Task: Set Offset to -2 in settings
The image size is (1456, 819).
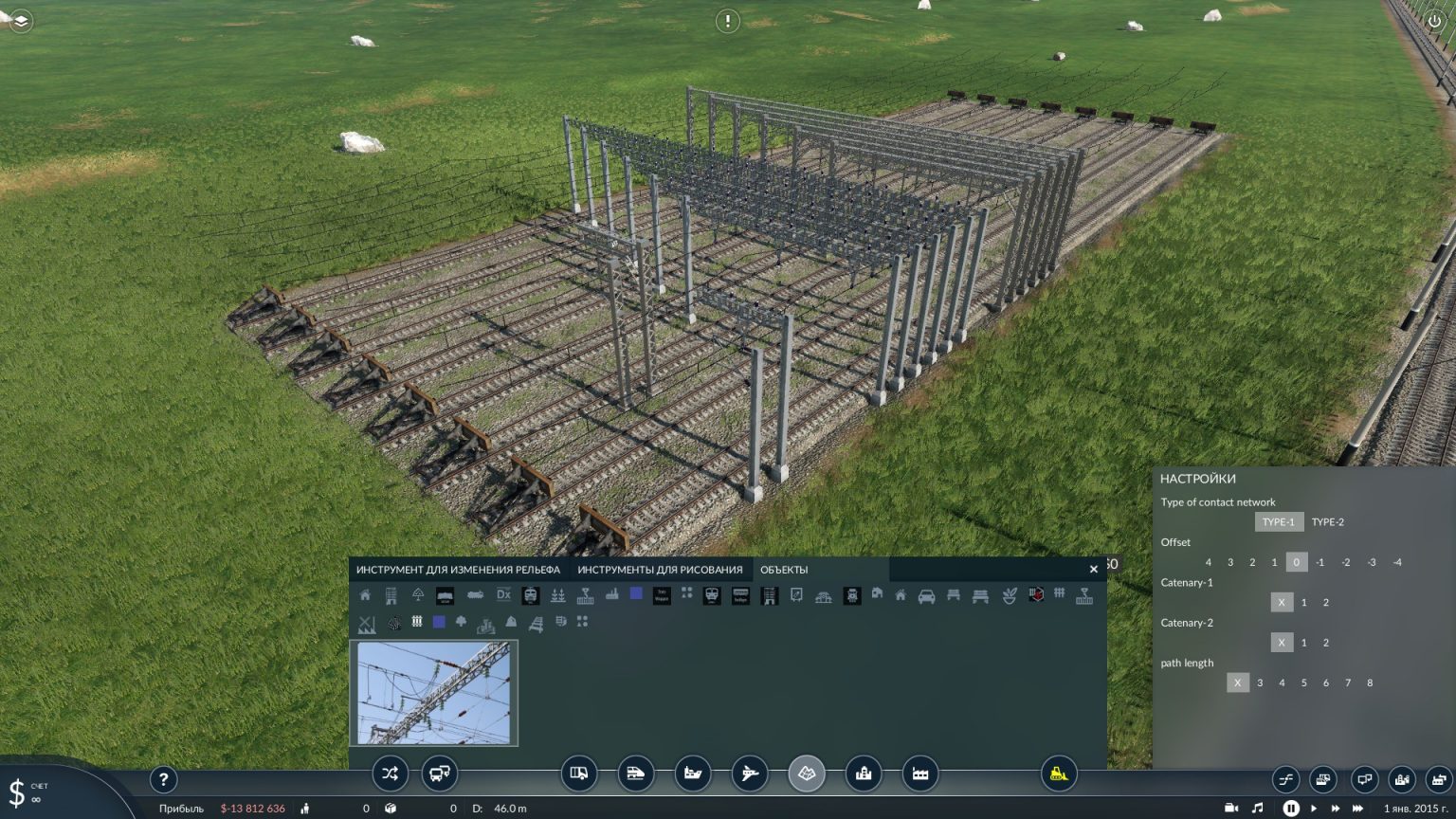Action: pos(1346,562)
